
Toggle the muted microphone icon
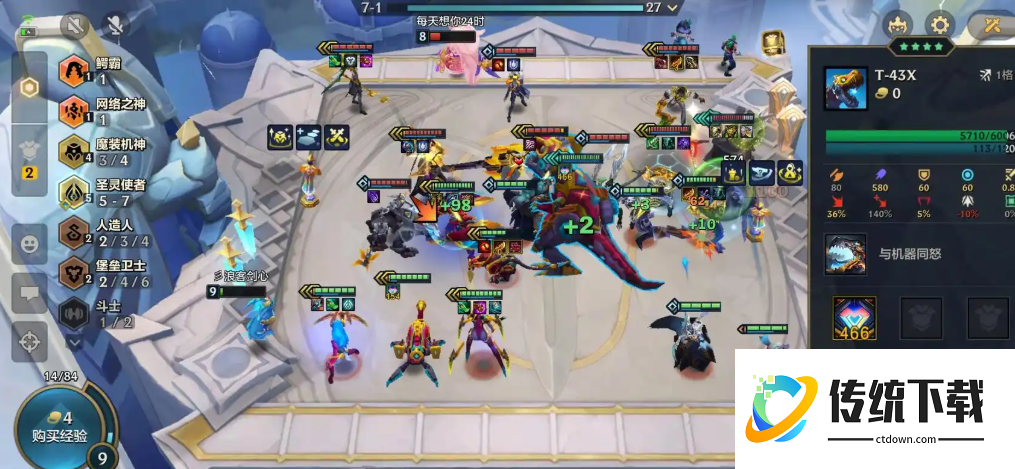(116, 25)
